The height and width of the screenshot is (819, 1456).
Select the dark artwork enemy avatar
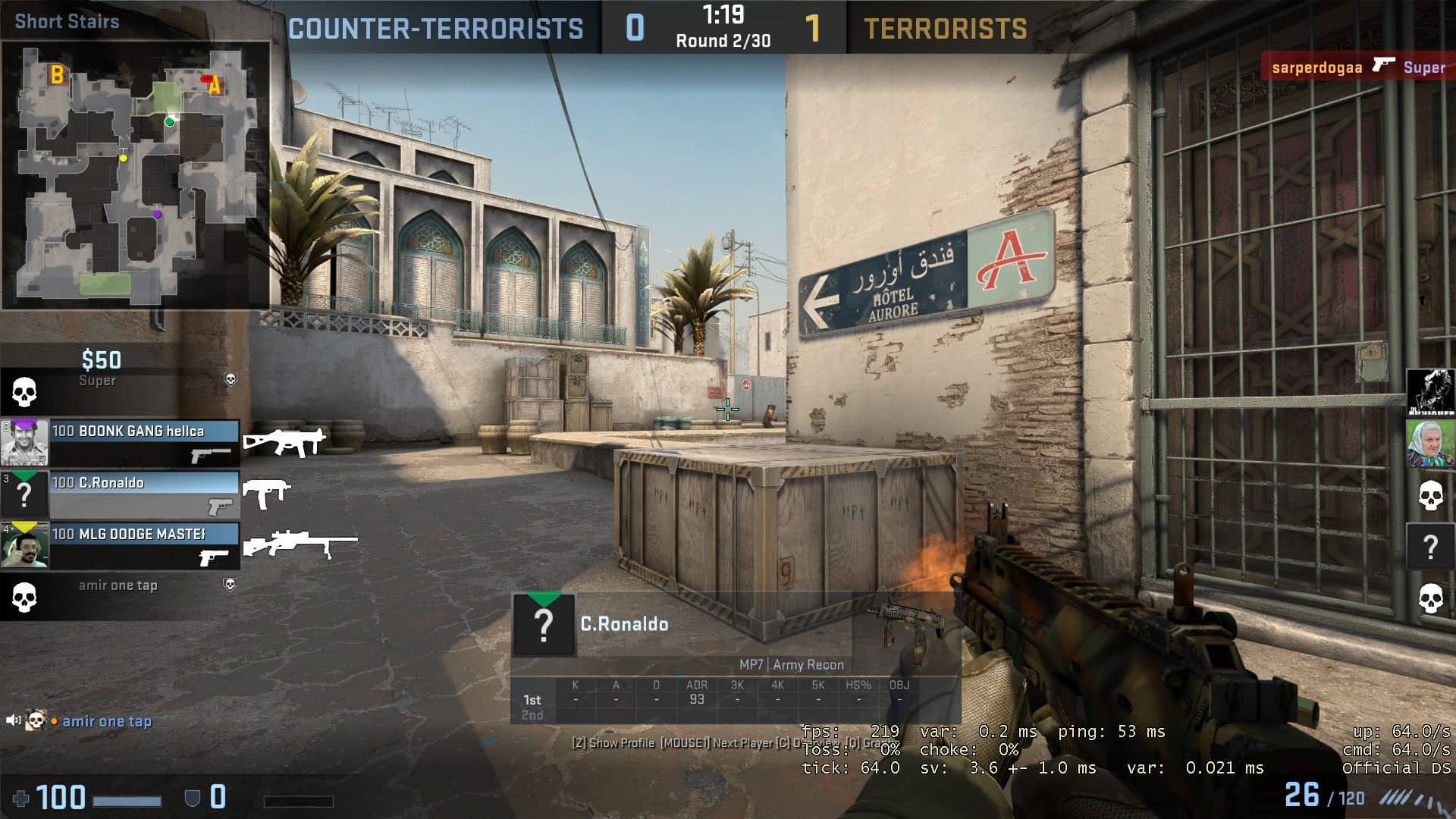point(1430,392)
